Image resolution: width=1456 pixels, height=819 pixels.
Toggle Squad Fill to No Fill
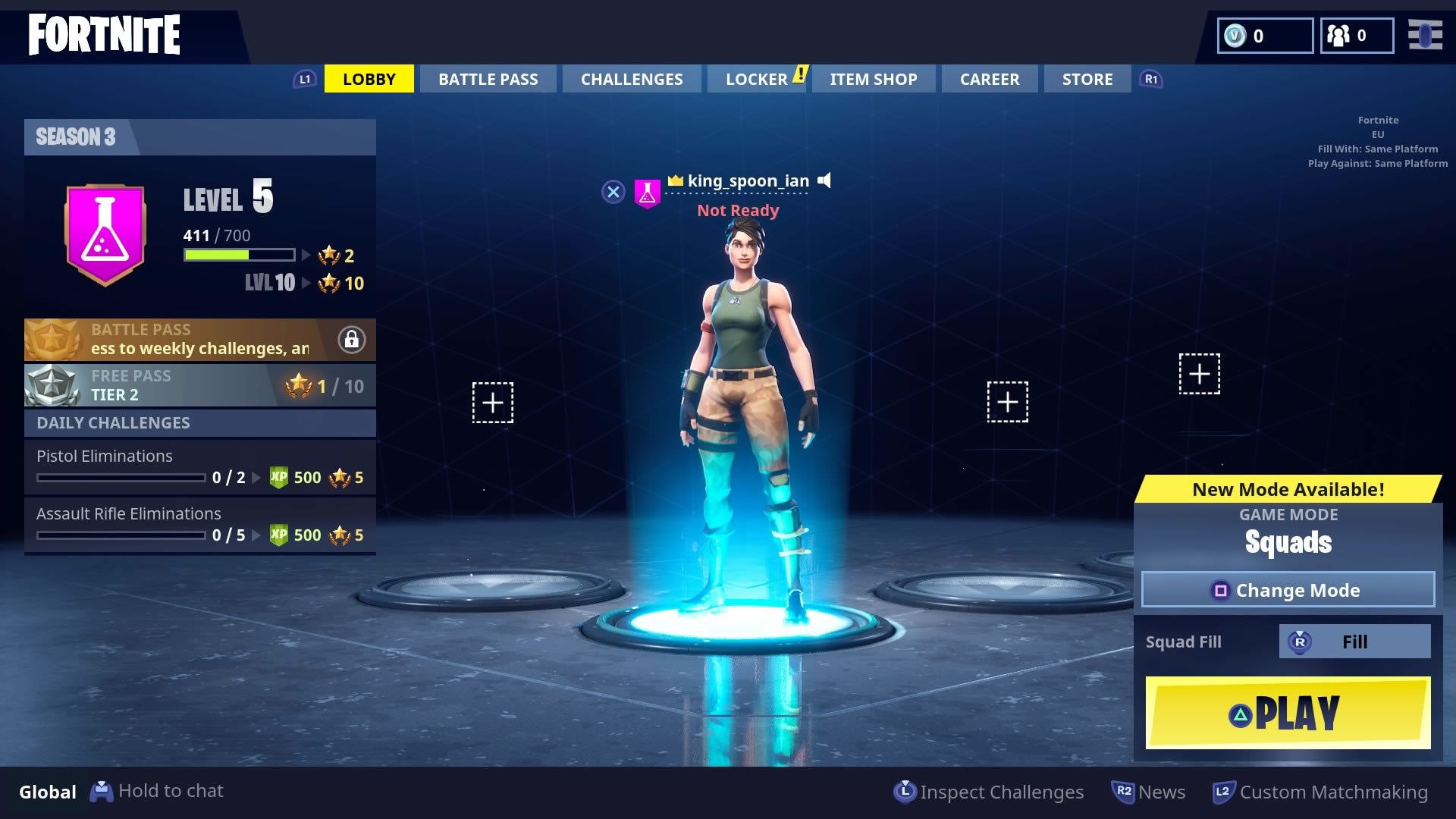1354,641
